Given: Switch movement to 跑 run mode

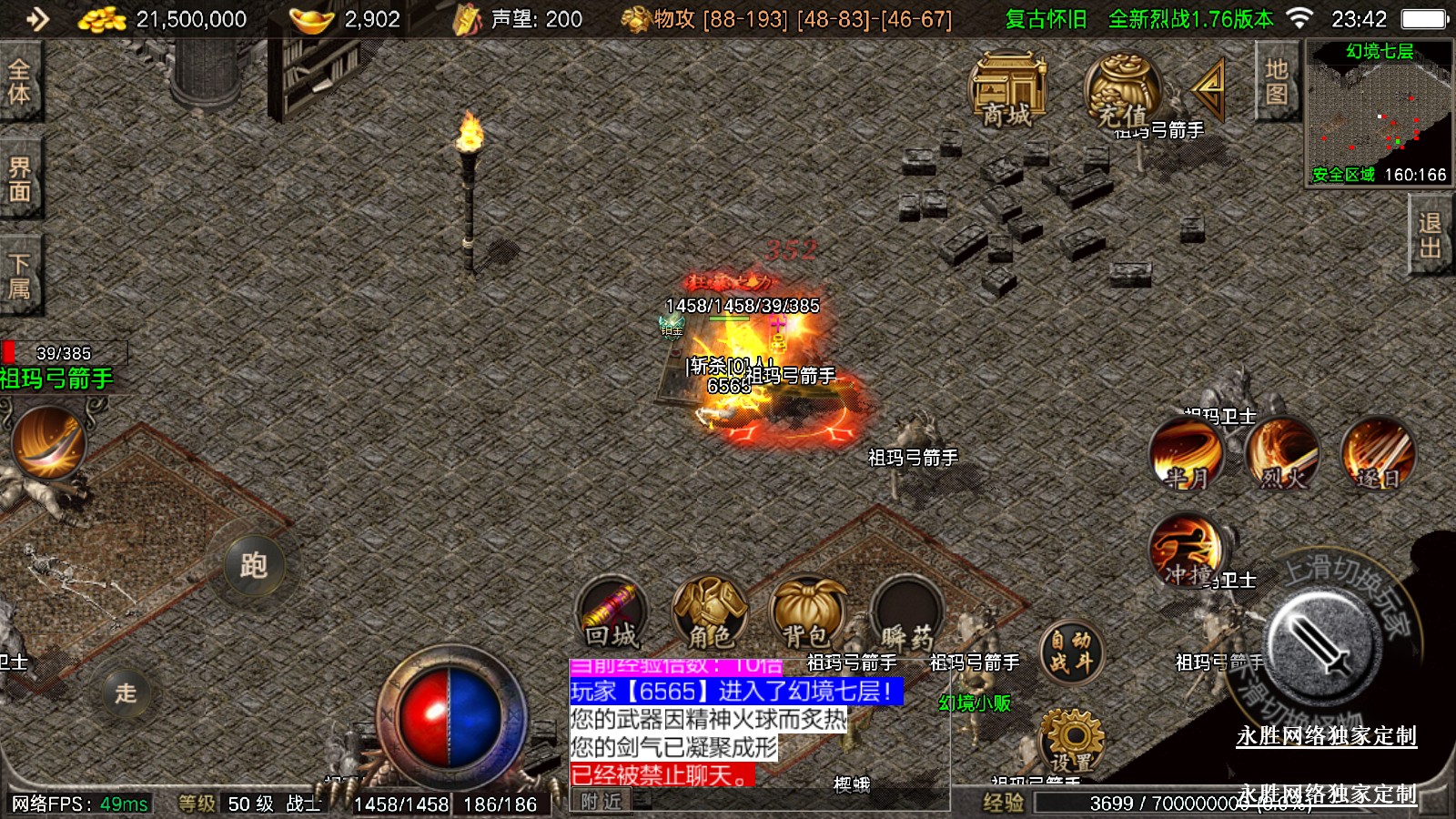Looking at the screenshot, I should point(254,565).
